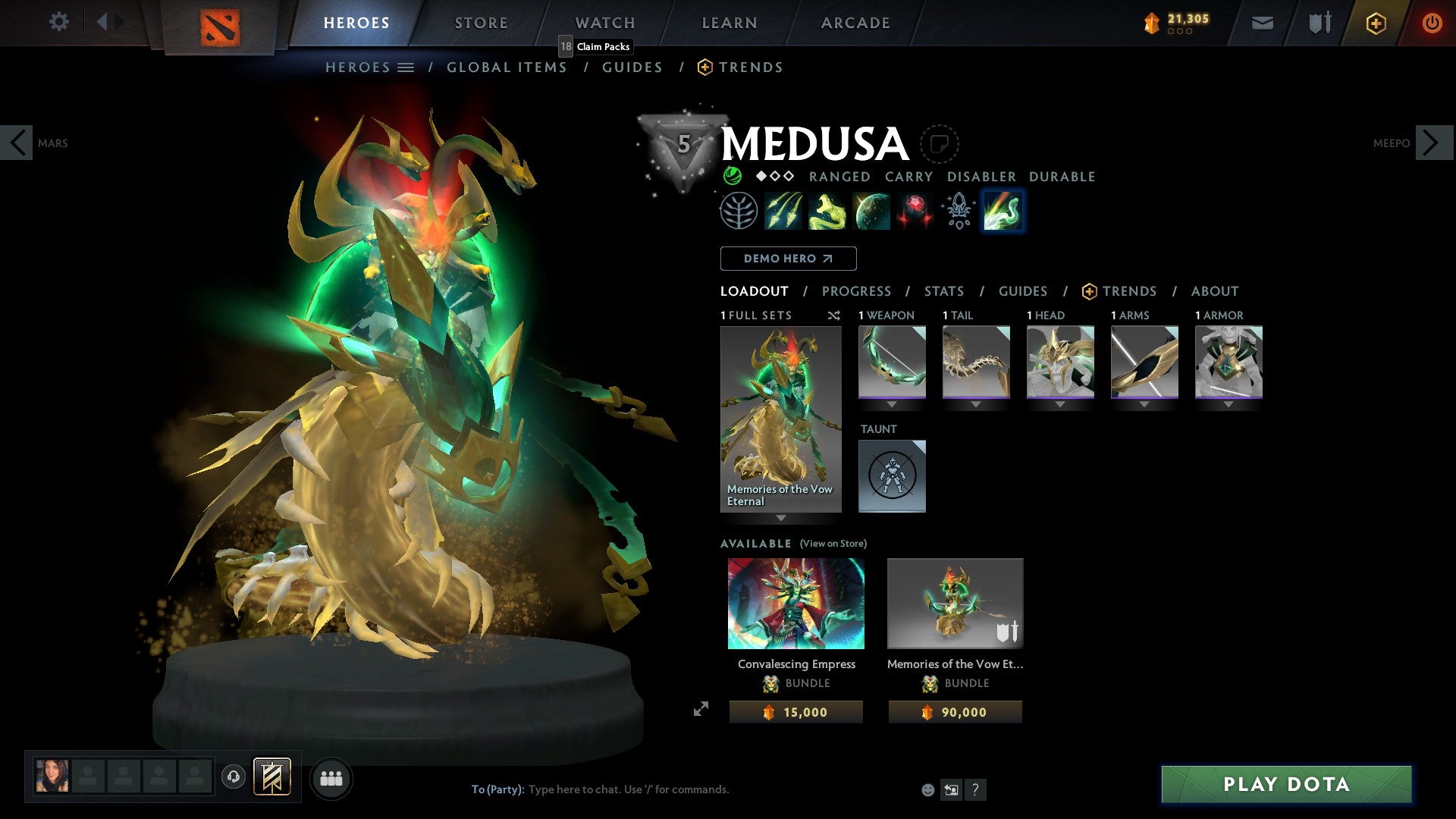This screenshot has width=1456, height=819.
Task: Switch to the Stats tab for Medusa
Action: pos(943,291)
